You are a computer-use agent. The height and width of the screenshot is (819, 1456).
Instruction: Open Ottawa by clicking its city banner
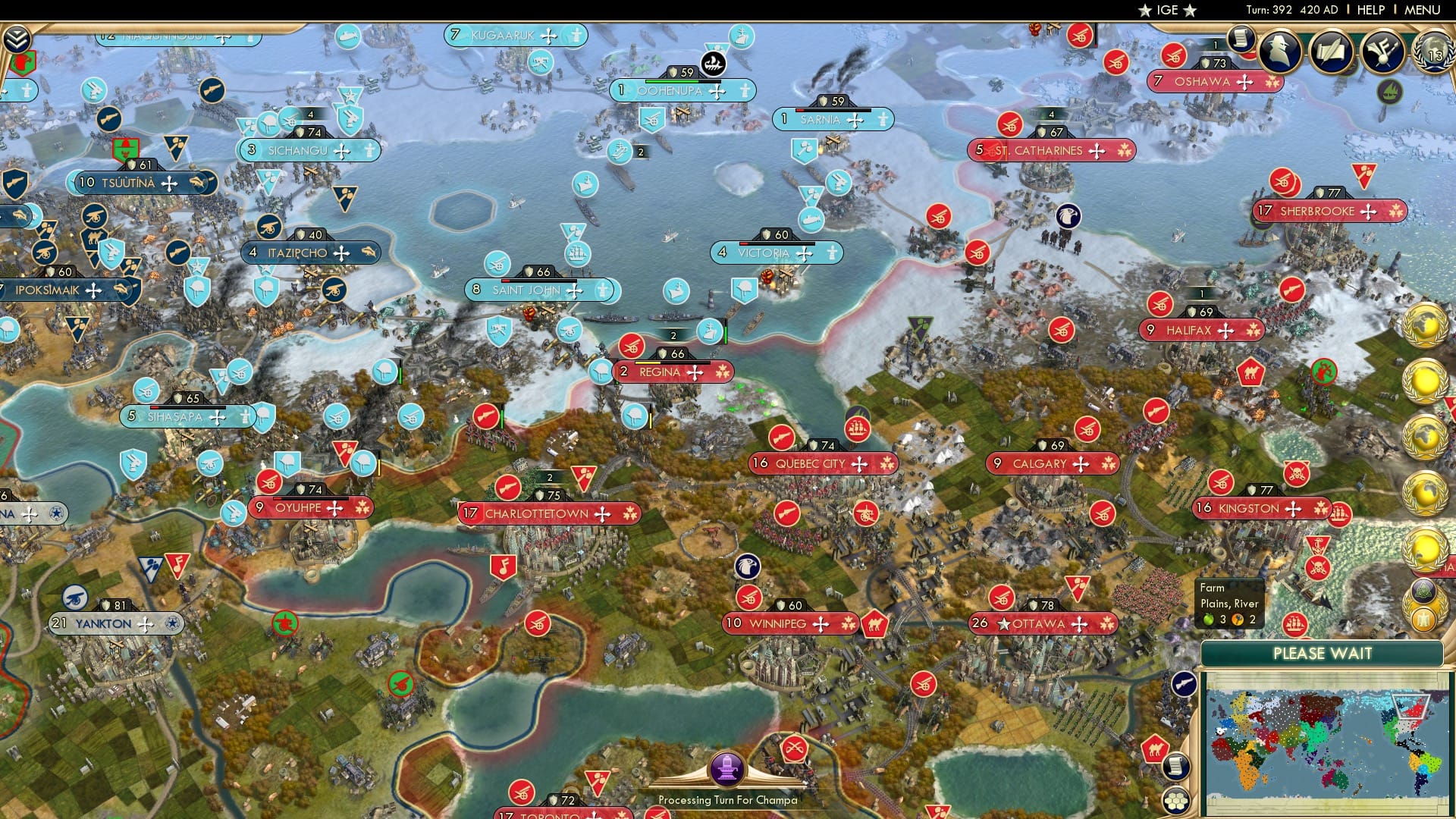coord(1038,623)
